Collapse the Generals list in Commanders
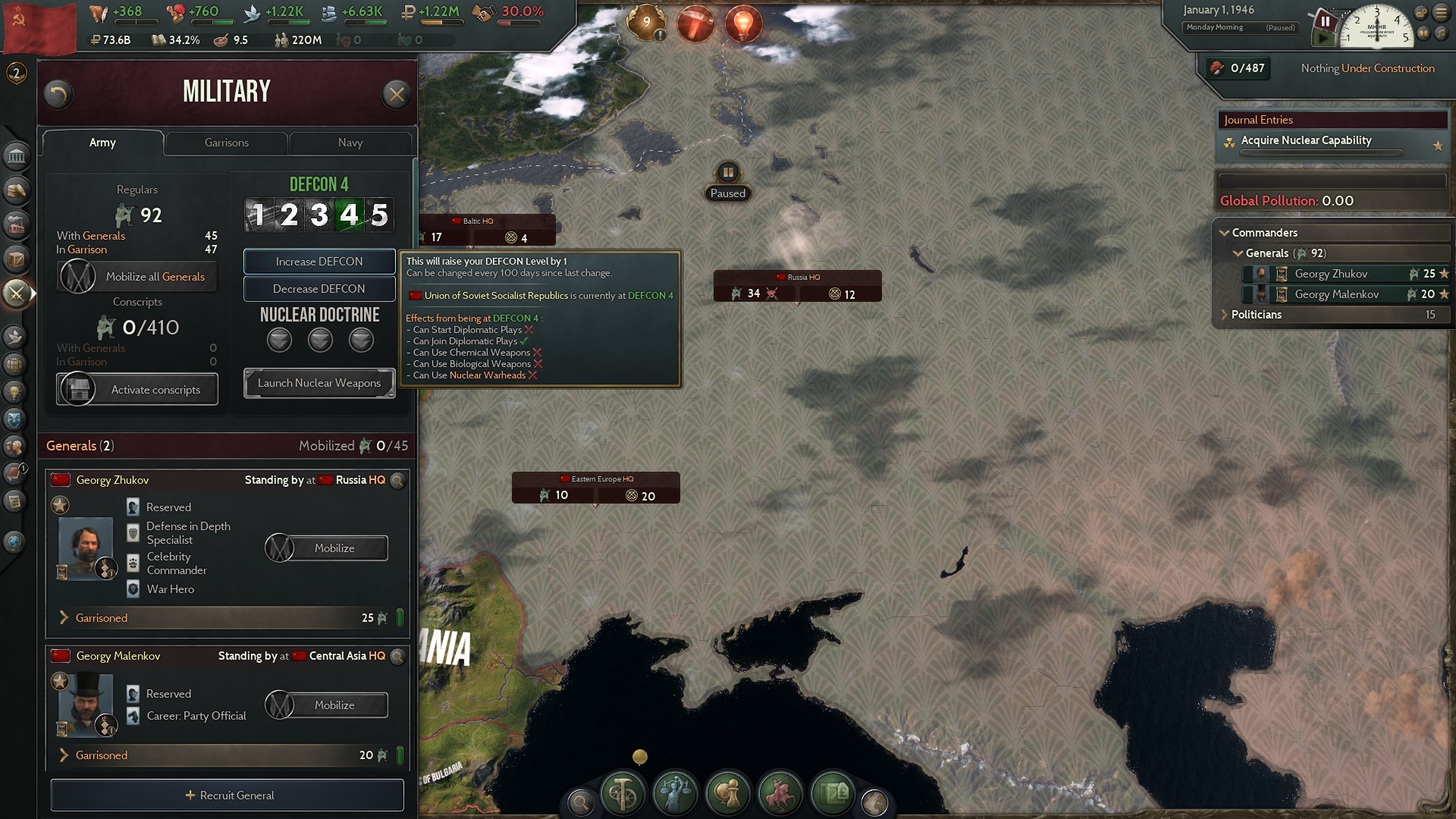1456x819 pixels. (1238, 253)
